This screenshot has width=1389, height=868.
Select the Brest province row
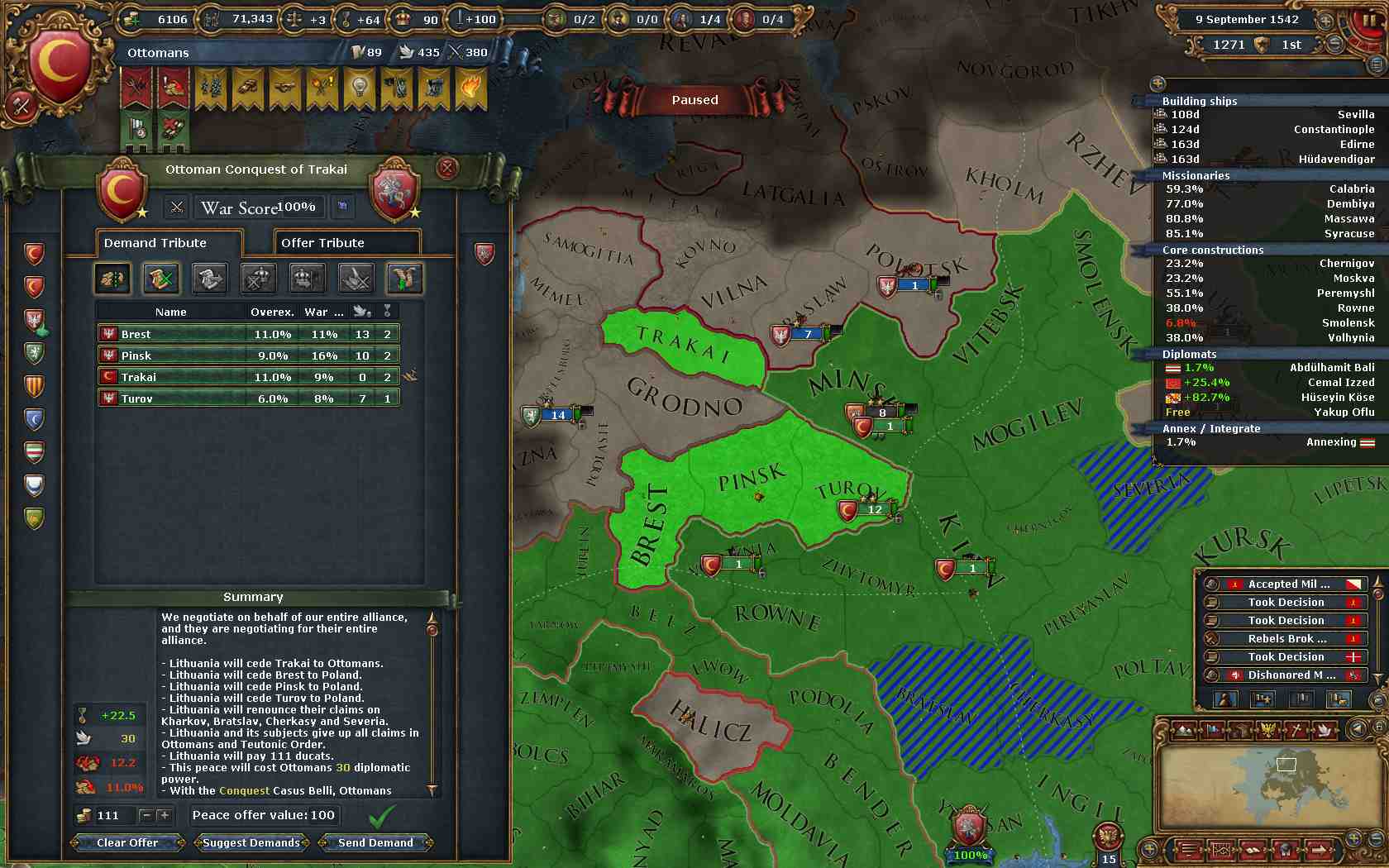click(x=248, y=334)
